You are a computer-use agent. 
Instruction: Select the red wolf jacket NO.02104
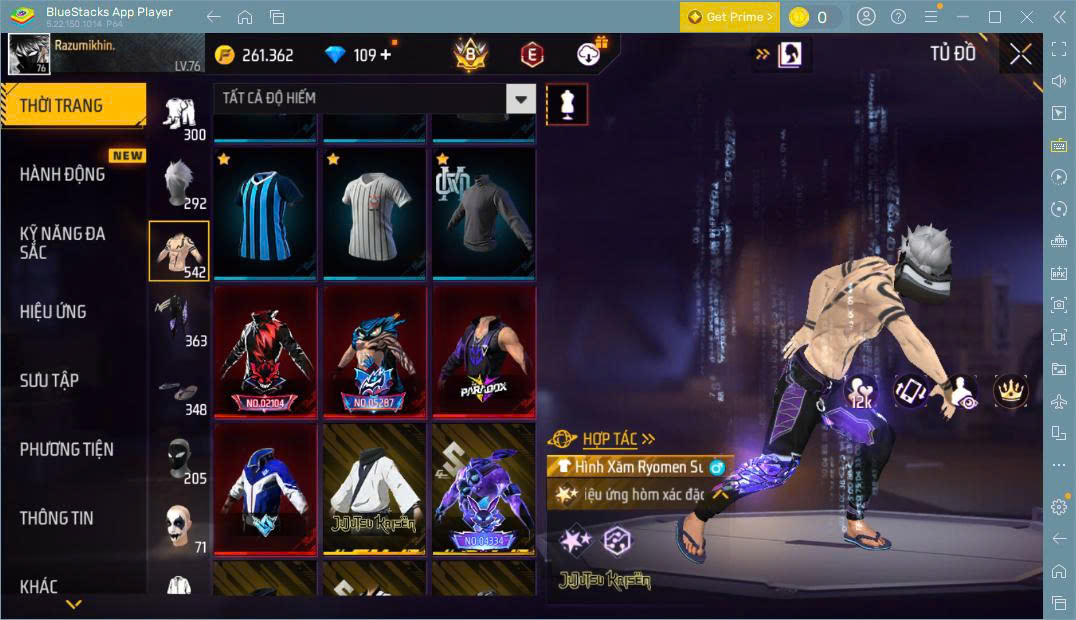pos(265,352)
